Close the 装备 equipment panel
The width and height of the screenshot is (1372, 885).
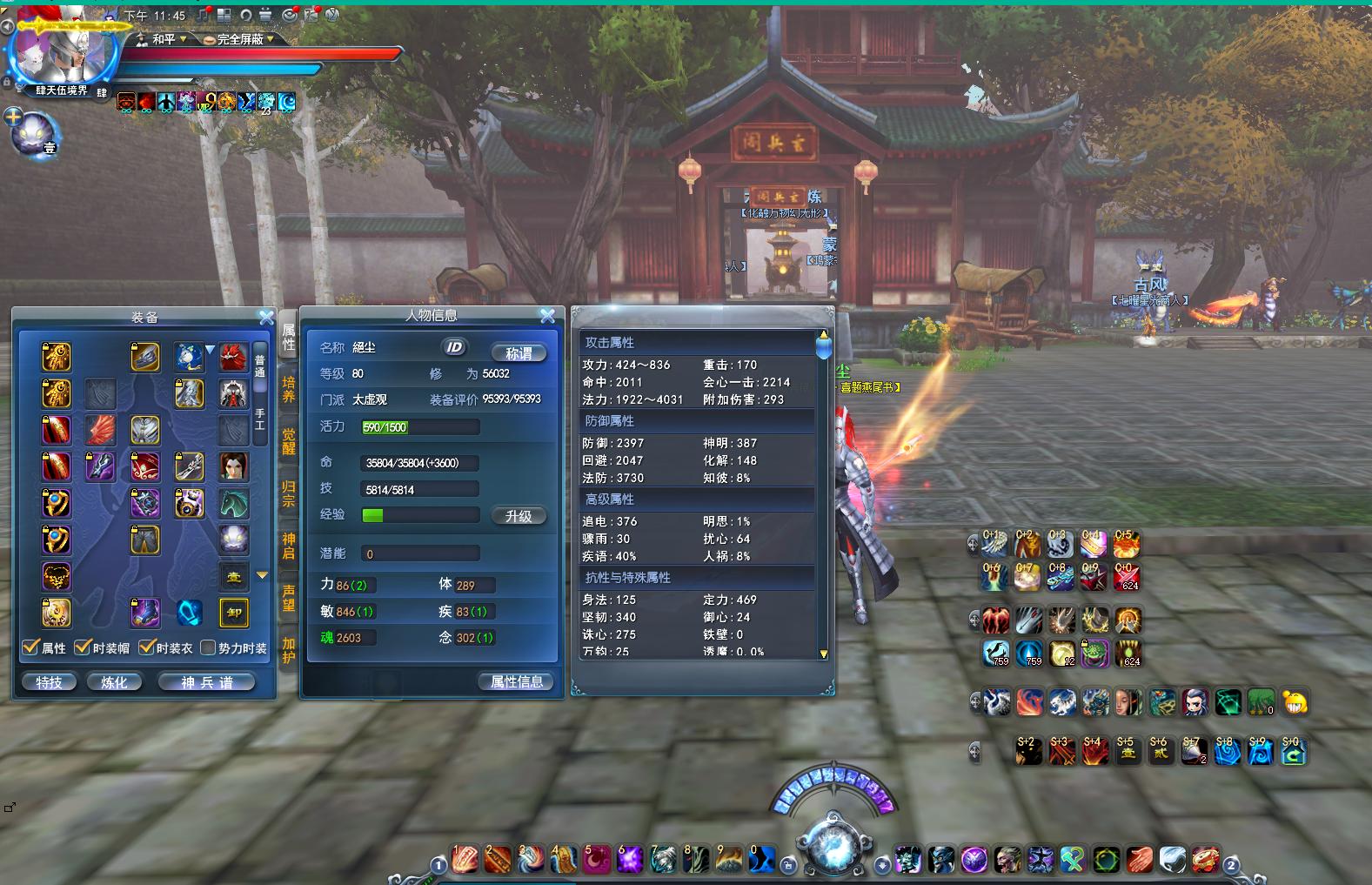[266, 318]
